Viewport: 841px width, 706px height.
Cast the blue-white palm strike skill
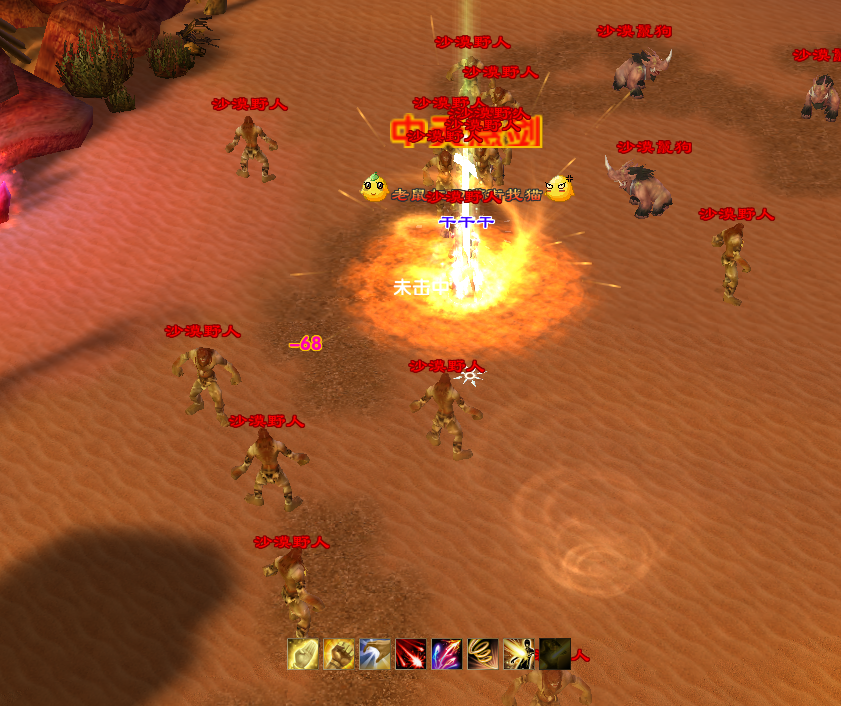(x=375, y=654)
